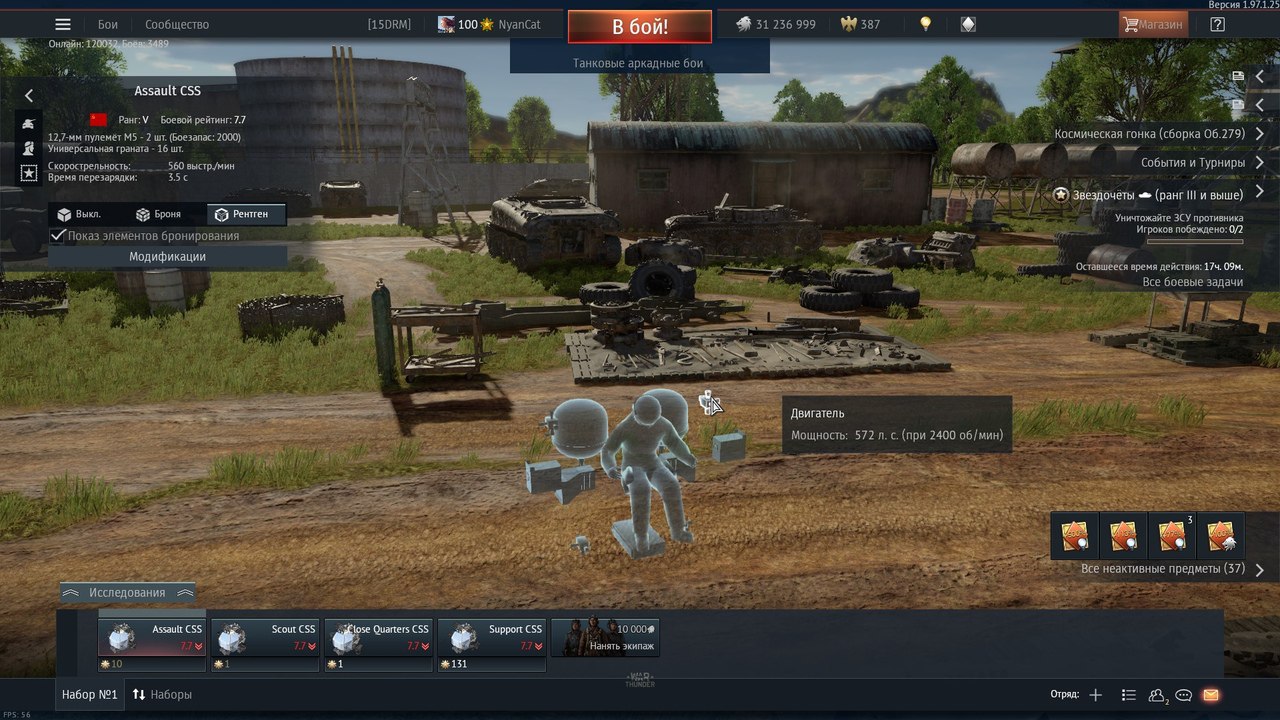Switch view mode to Броня
The image size is (1280, 720).
[158, 214]
